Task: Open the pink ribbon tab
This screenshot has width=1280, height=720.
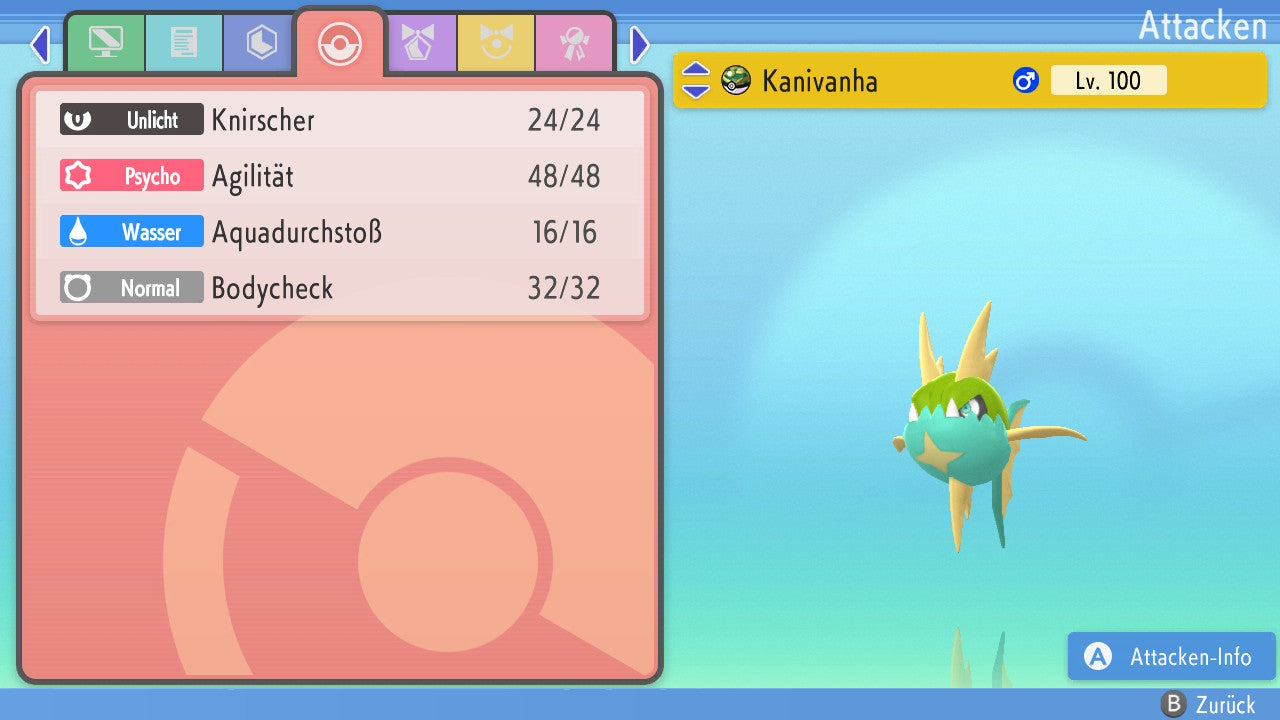Action: pos(574,43)
